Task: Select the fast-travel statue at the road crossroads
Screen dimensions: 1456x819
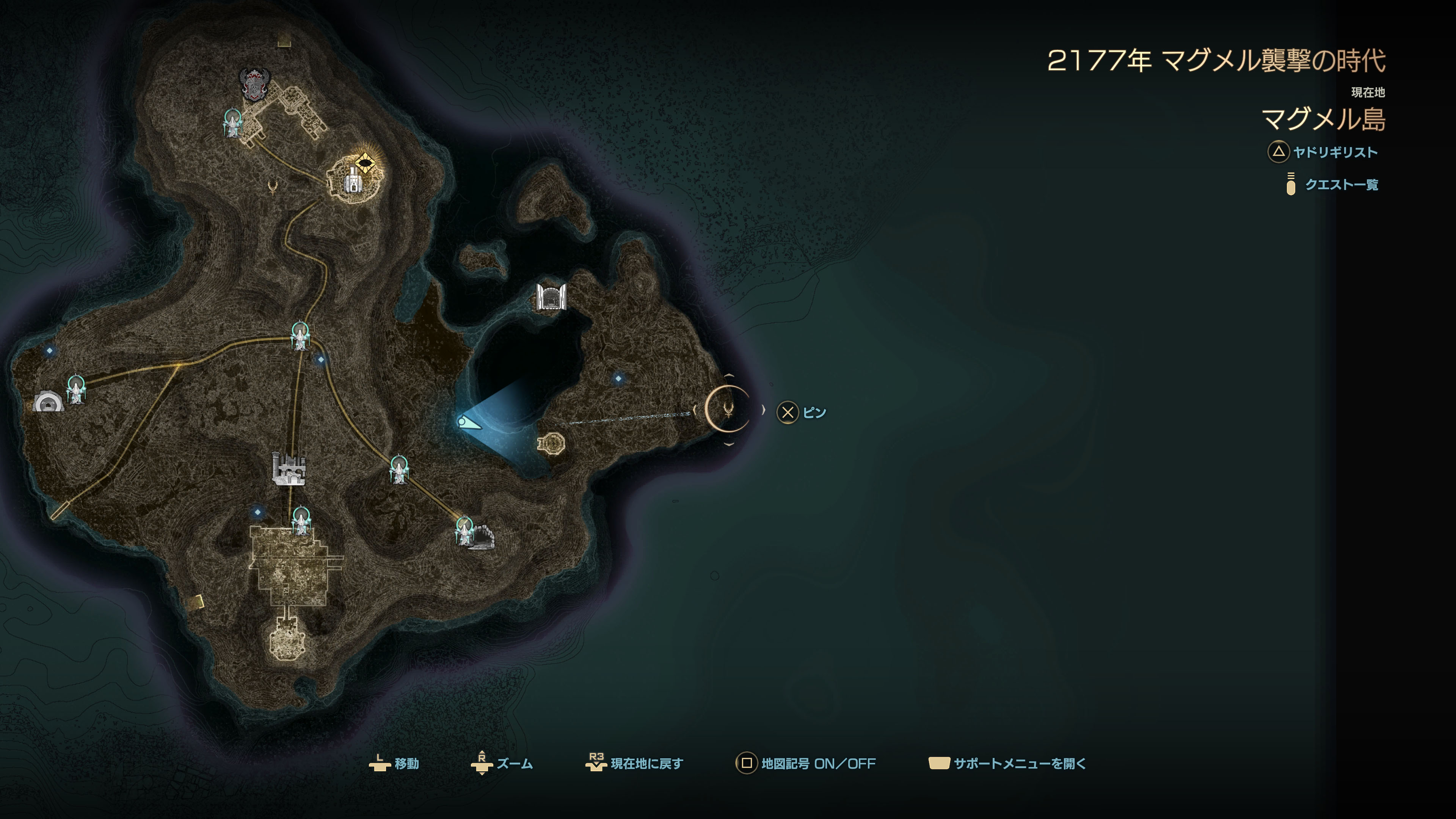Action: 300,336
